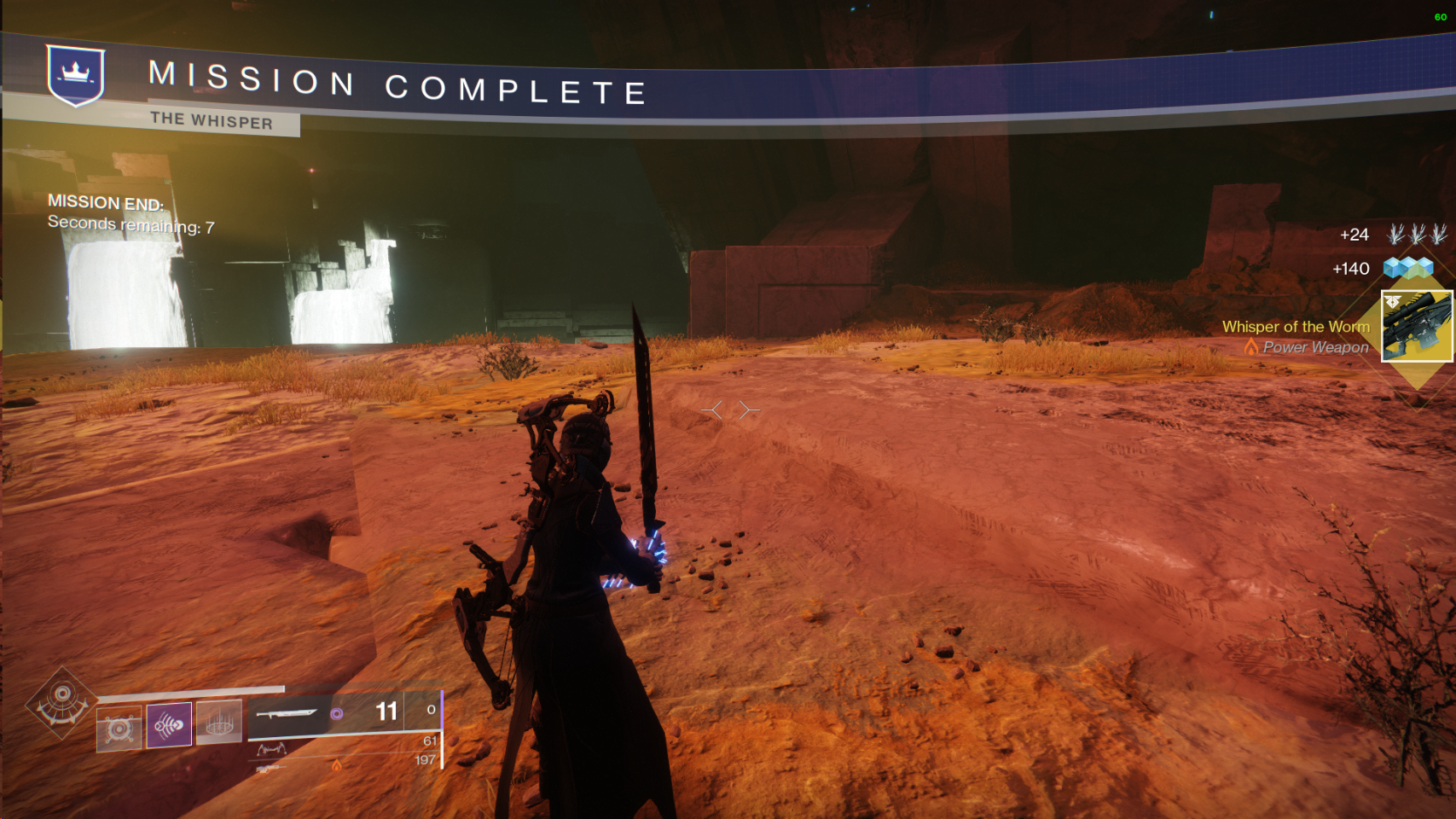Activate the rift class ability icon

(219, 723)
